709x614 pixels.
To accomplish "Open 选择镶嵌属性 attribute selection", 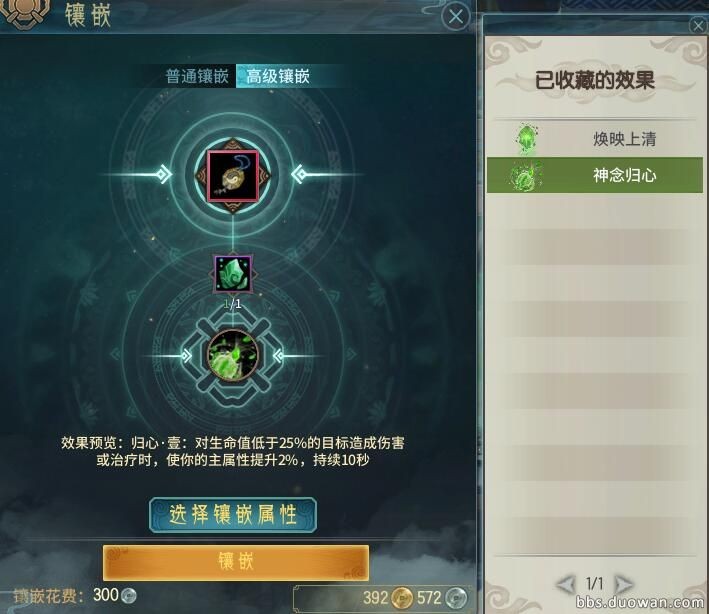I will point(233,514).
